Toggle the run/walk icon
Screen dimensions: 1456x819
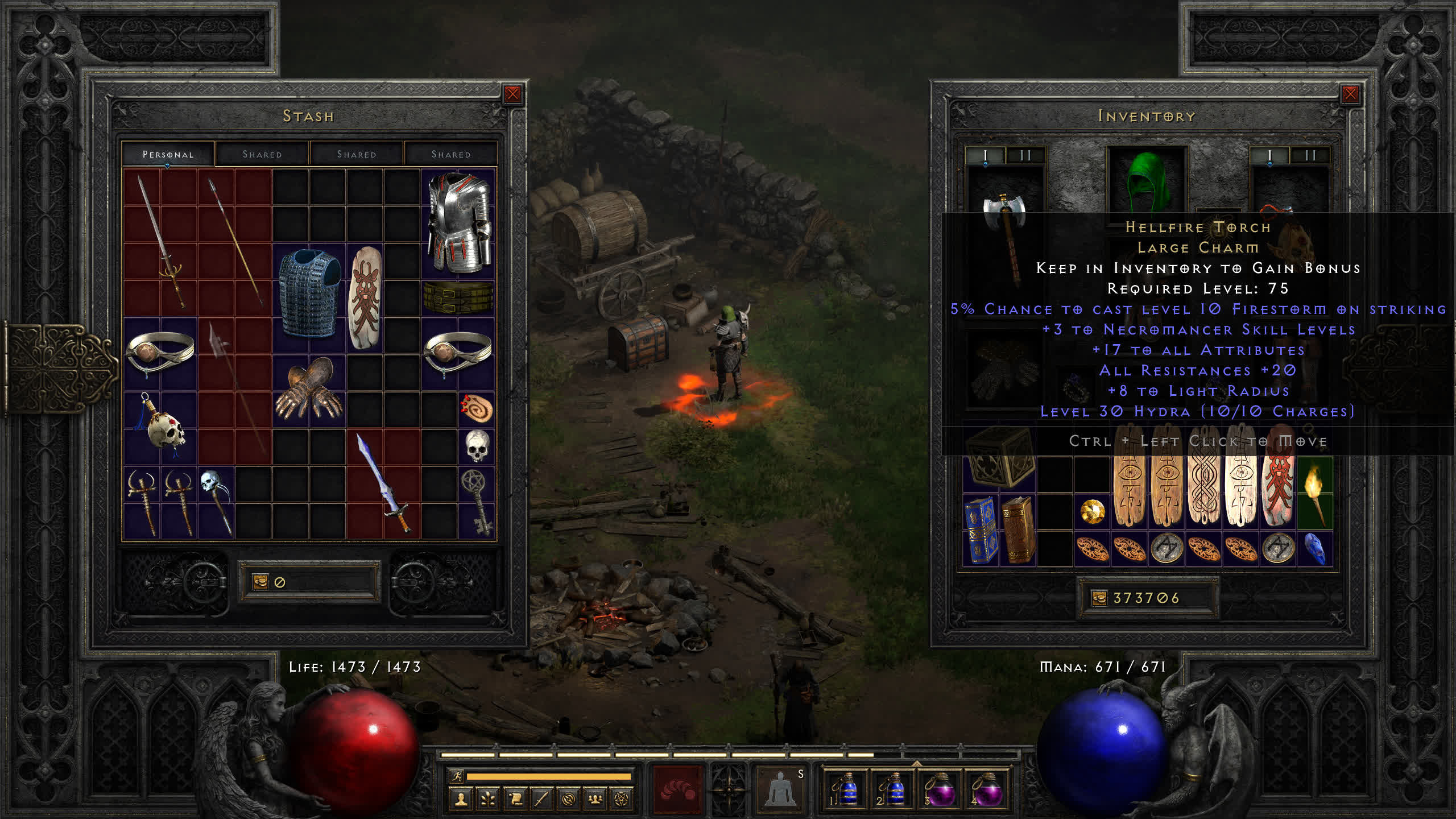coord(456,776)
